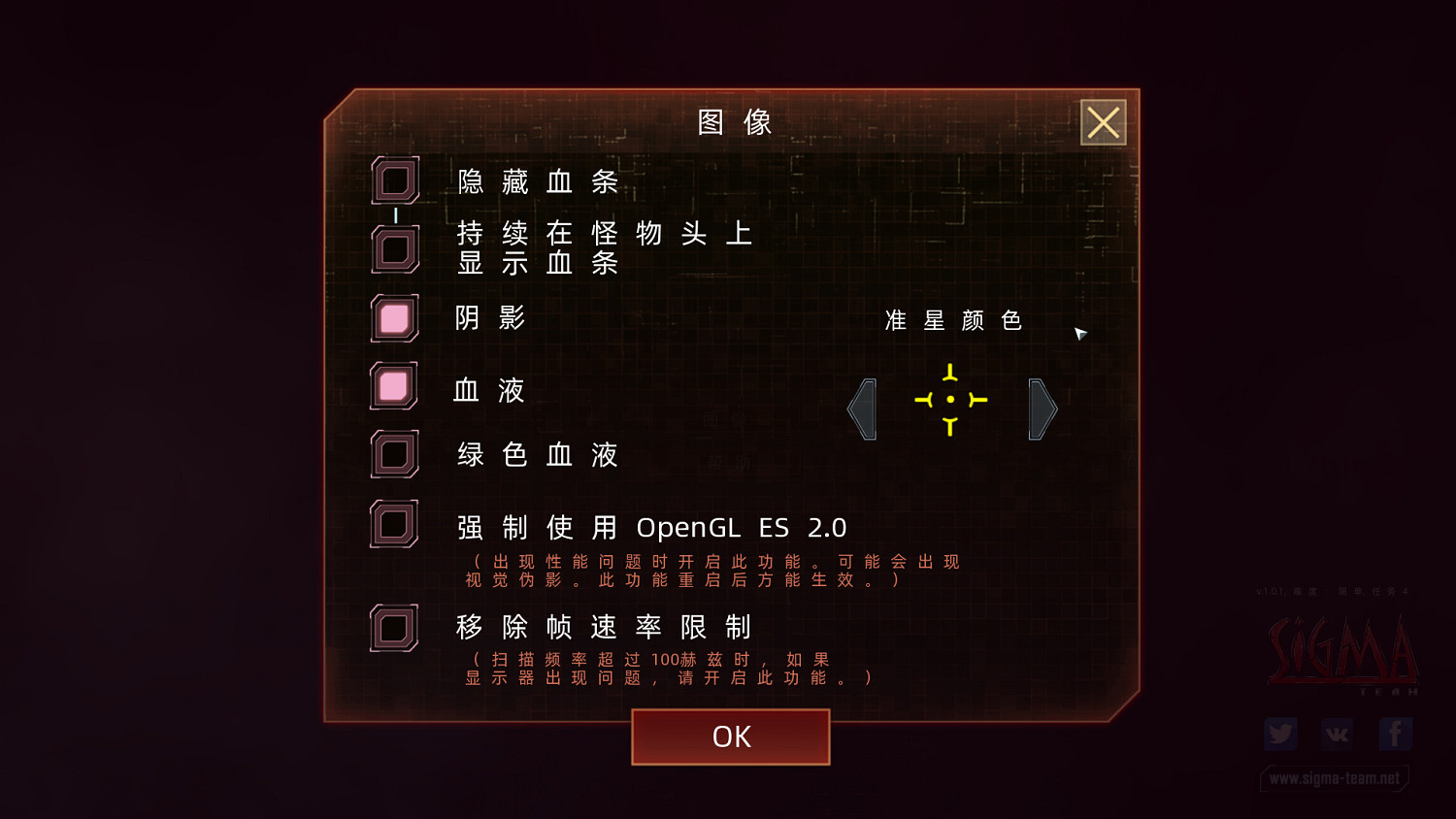Click the 准星颜色 label
This screenshot has height=819, width=1456.
tap(954, 320)
